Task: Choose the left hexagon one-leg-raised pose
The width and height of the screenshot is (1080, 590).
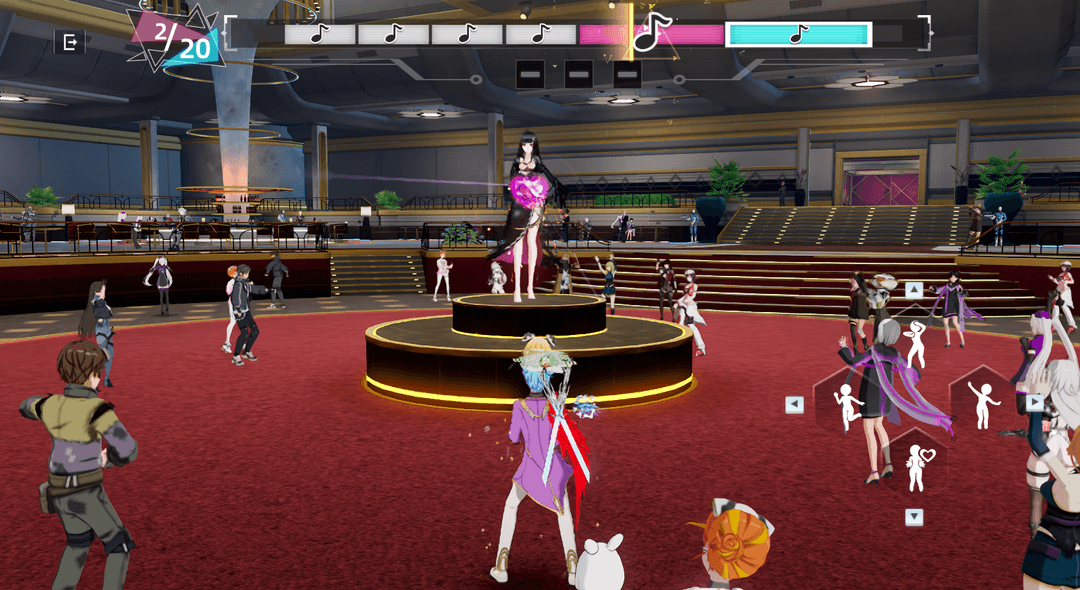Action: (x=847, y=405)
